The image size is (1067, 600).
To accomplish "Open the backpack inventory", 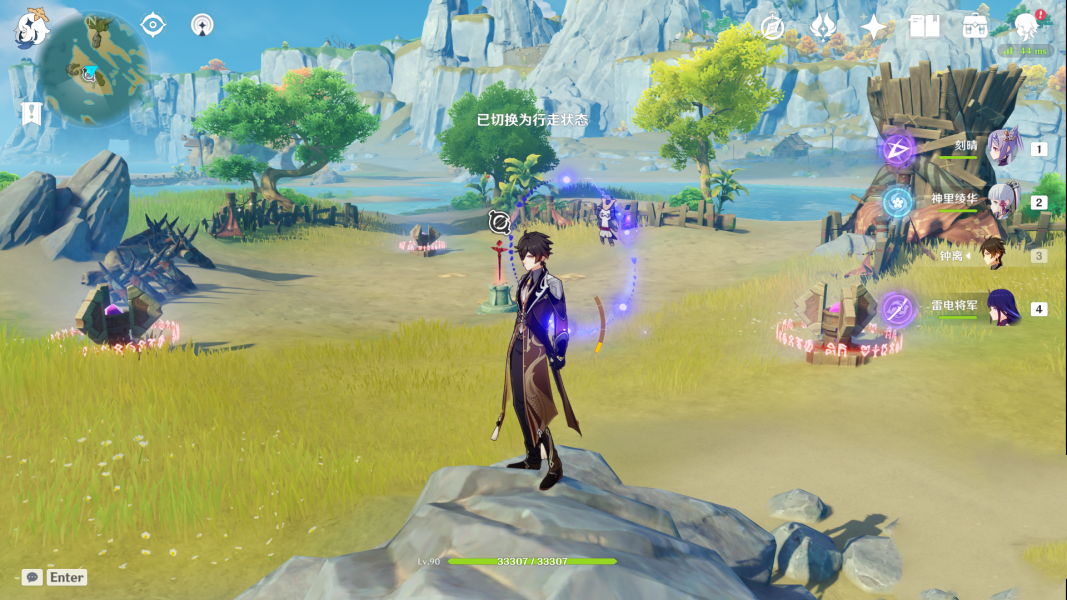I will click(975, 27).
